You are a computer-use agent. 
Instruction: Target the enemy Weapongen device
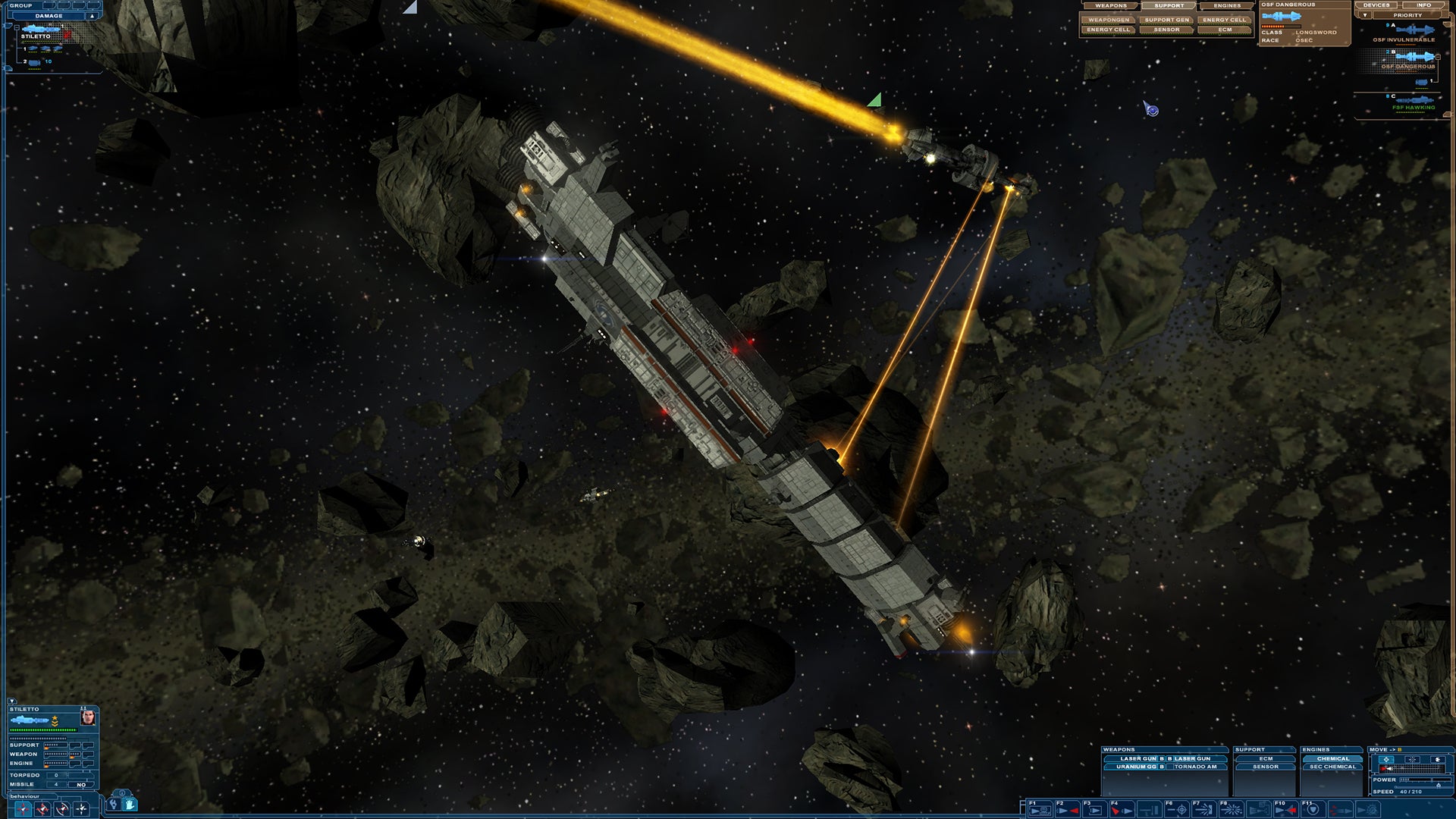(1109, 20)
